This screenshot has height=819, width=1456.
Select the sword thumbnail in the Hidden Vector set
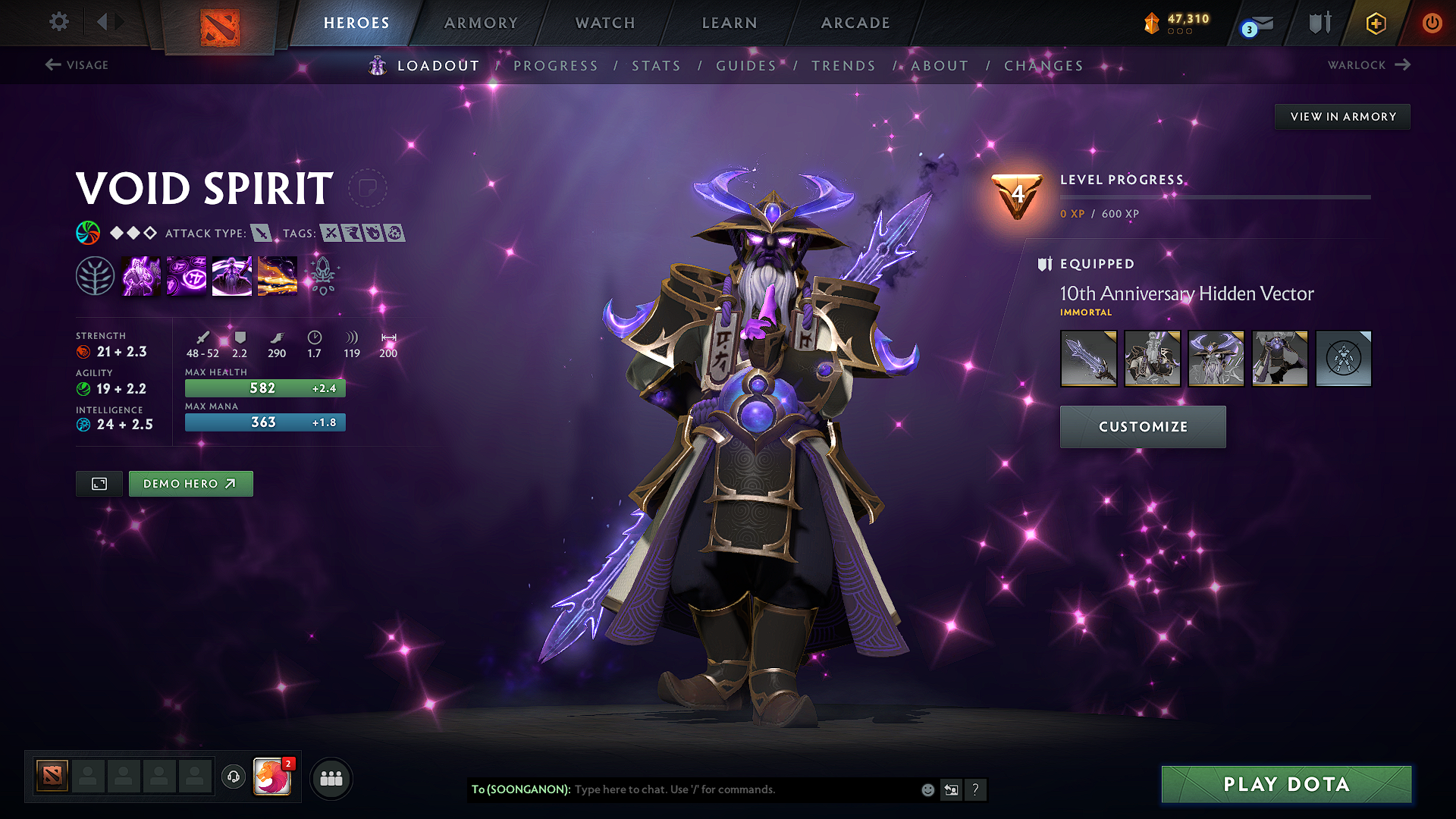click(x=1088, y=358)
